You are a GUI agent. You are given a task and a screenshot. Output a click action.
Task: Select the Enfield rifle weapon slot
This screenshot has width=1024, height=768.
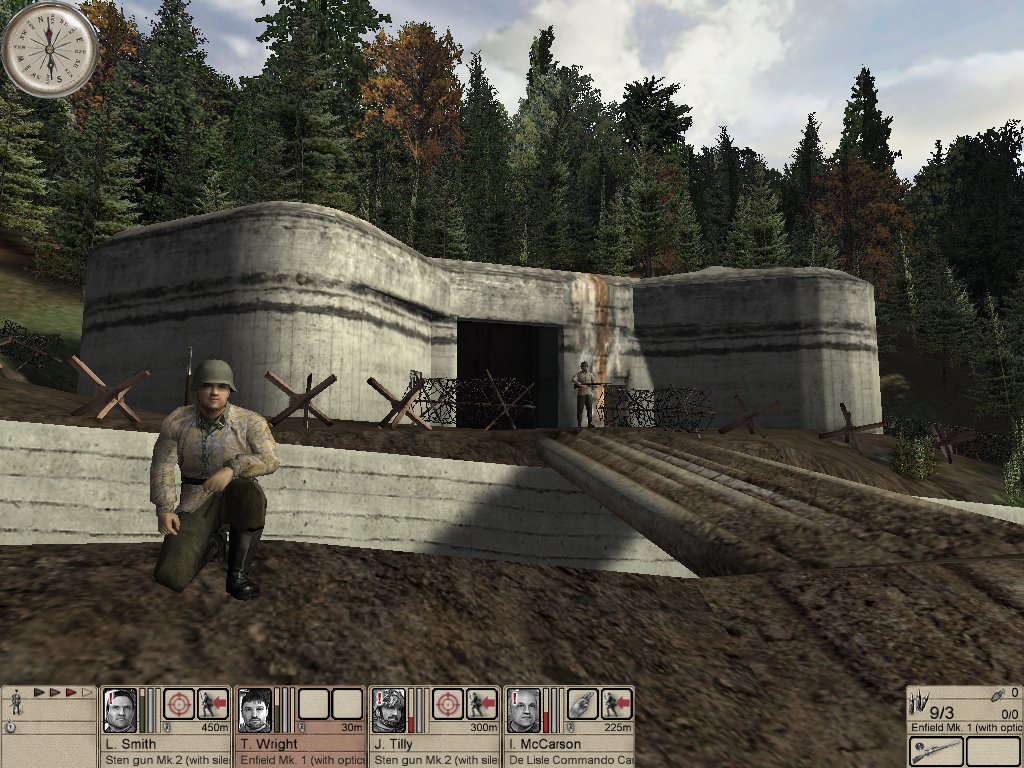936,751
